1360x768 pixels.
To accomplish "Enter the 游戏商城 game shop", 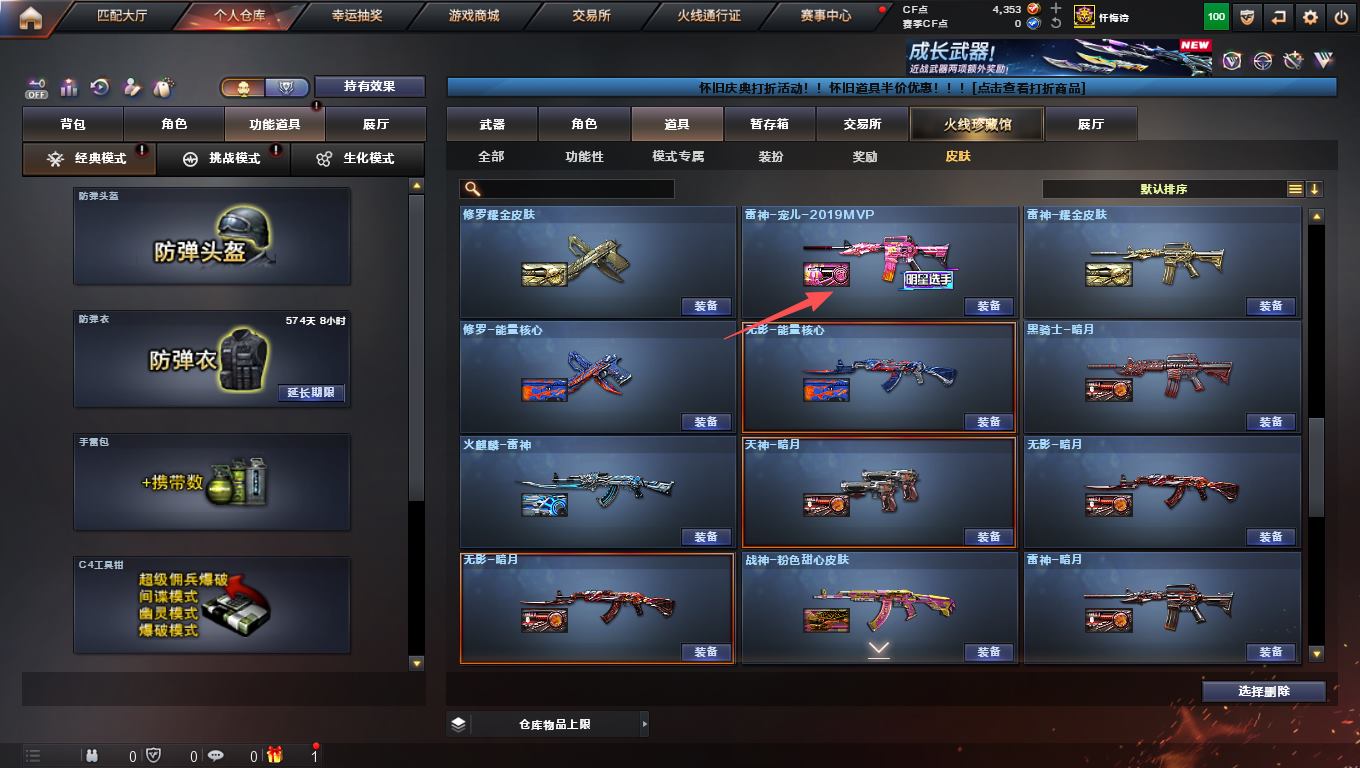I will [x=474, y=16].
